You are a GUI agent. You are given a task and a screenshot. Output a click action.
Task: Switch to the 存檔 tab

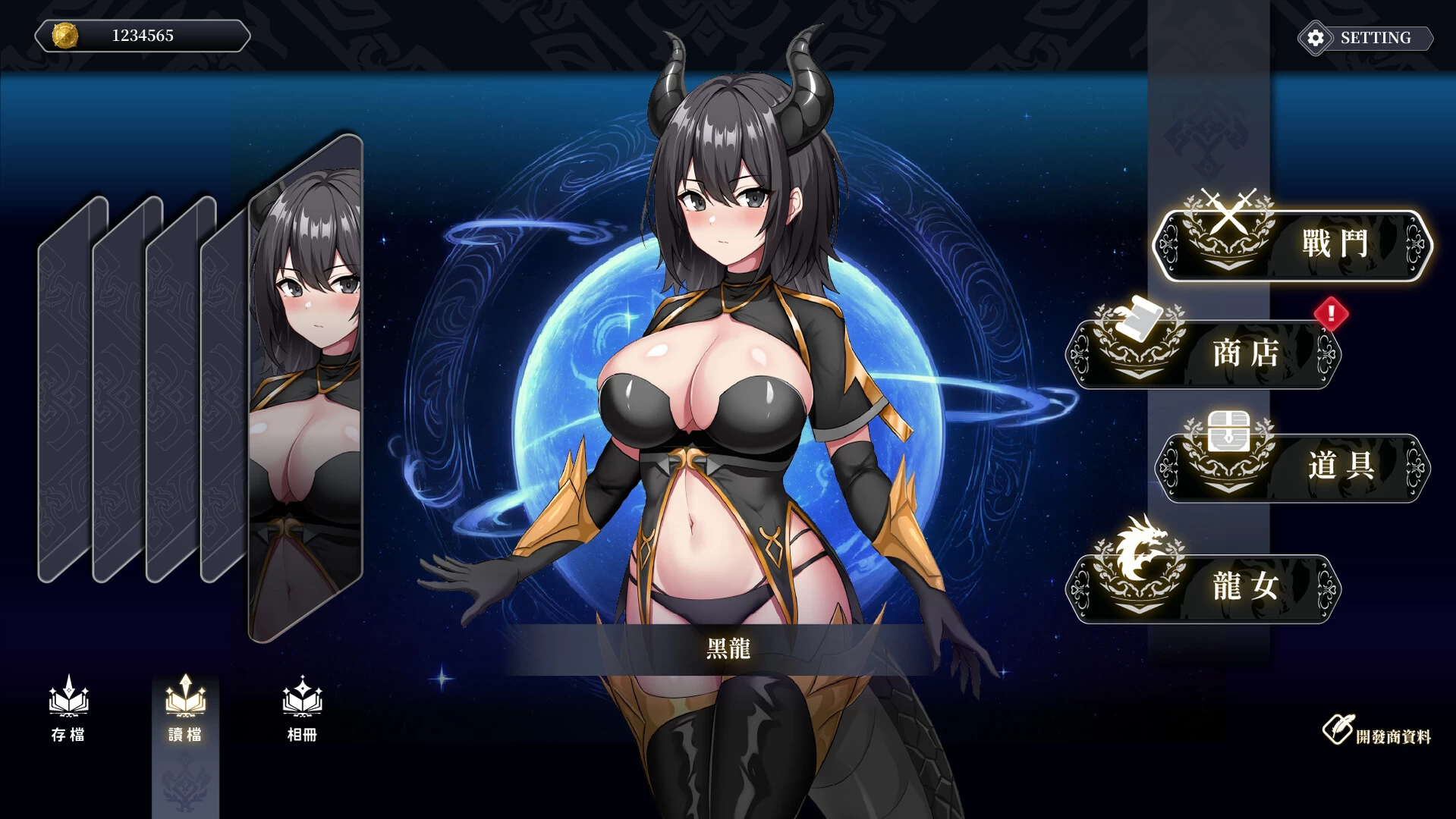[x=67, y=717]
